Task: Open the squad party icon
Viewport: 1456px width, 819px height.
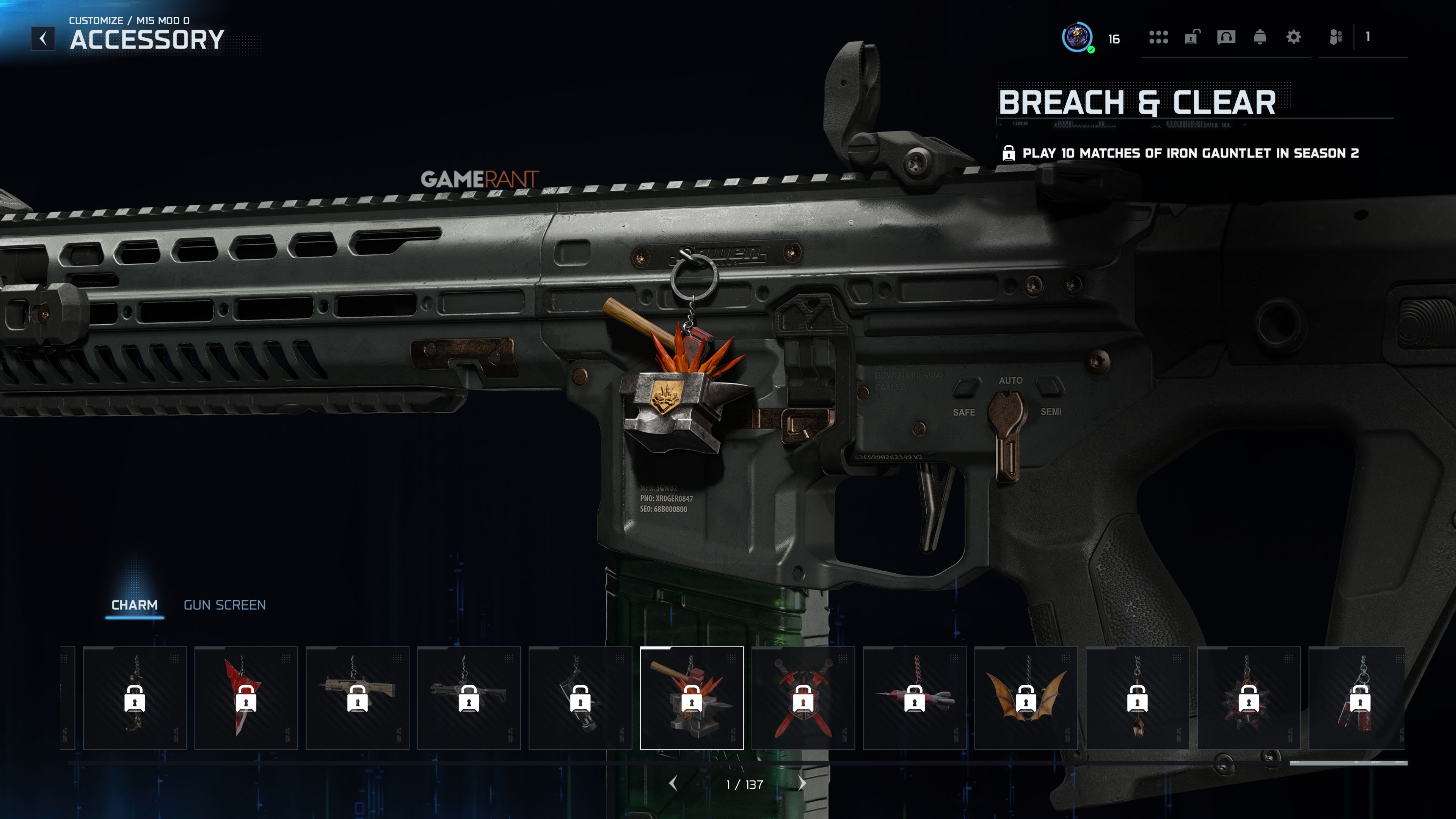Action: (1335, 37)
